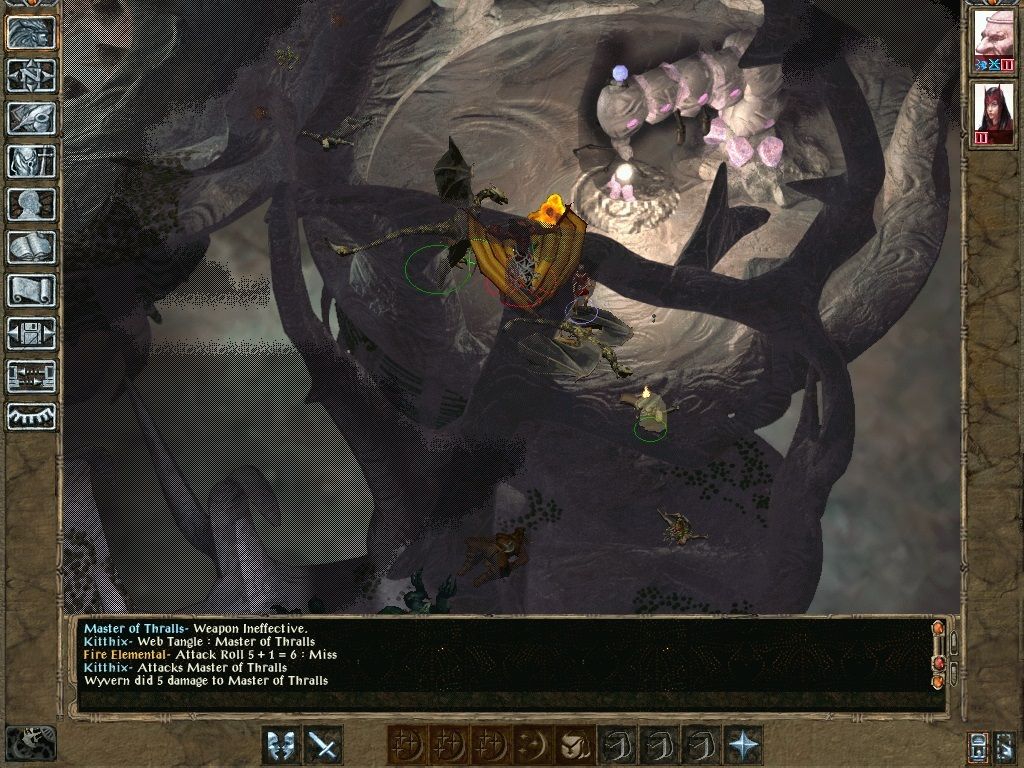
Task: Activate the guard shield action button
Action: coord(281,745)
